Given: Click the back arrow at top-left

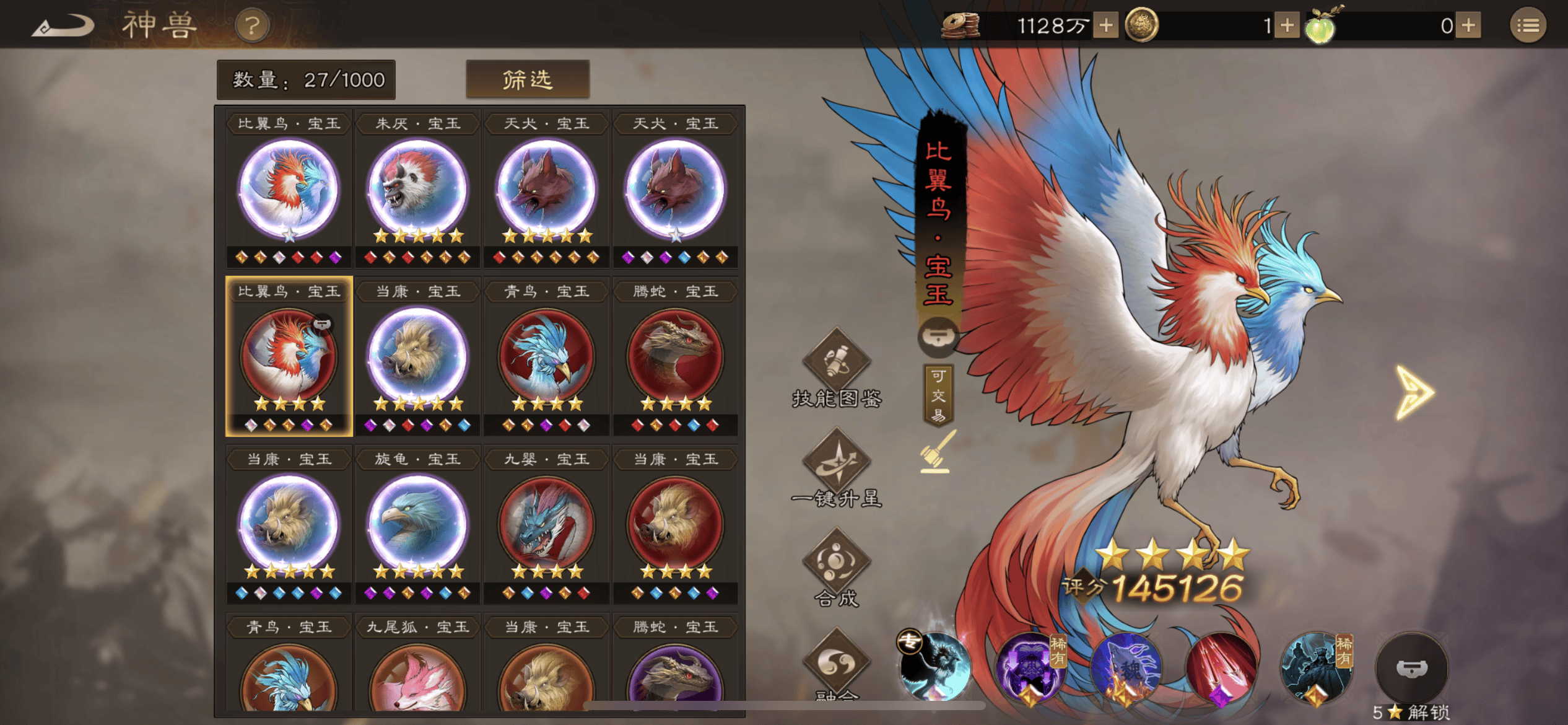Looking at the screenshot, I should 62,25.
